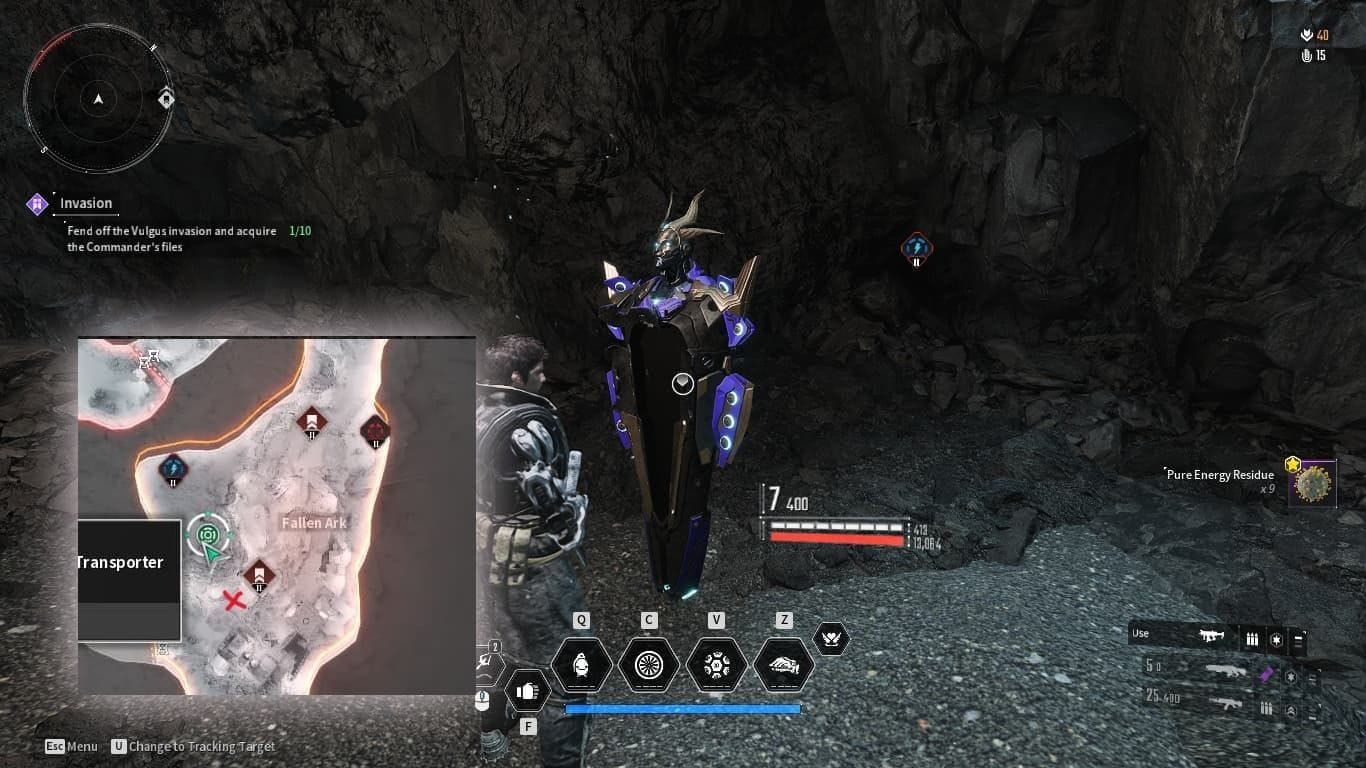The image size is (1366, 768).
Task: Click the blue skill duration bar
Action: [683, 708]
